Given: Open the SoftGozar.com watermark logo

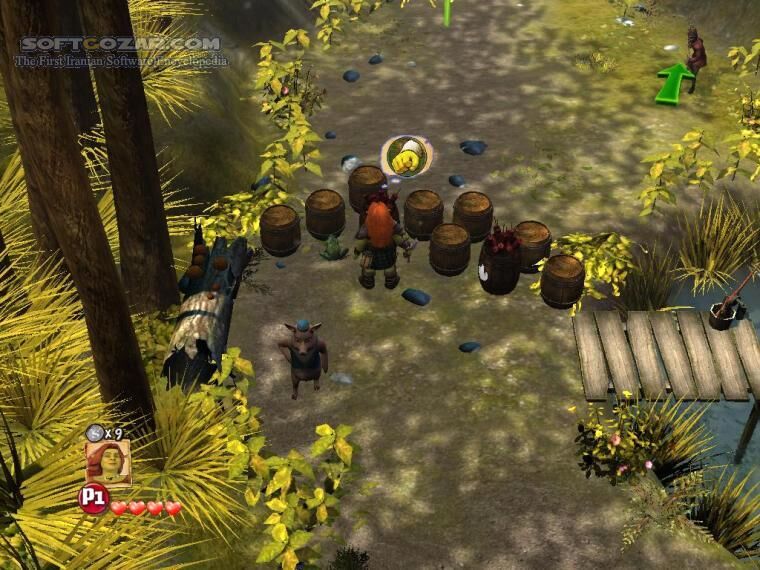Looking at the screenshot, I should (x=120, y=44).
